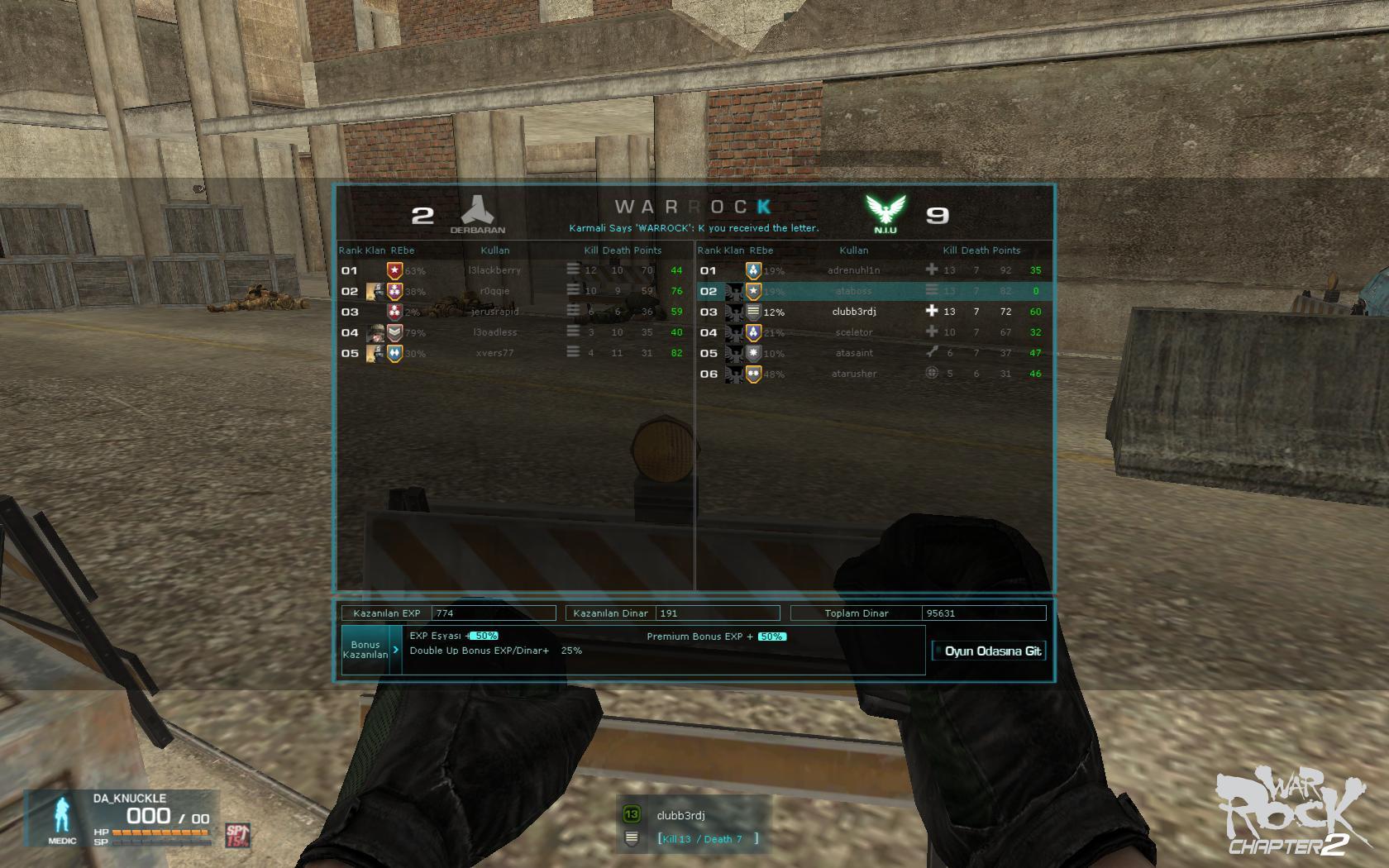Select atarusher in the scoreboard
This screenshot has height=868, width=1389.
coord(854,374)
